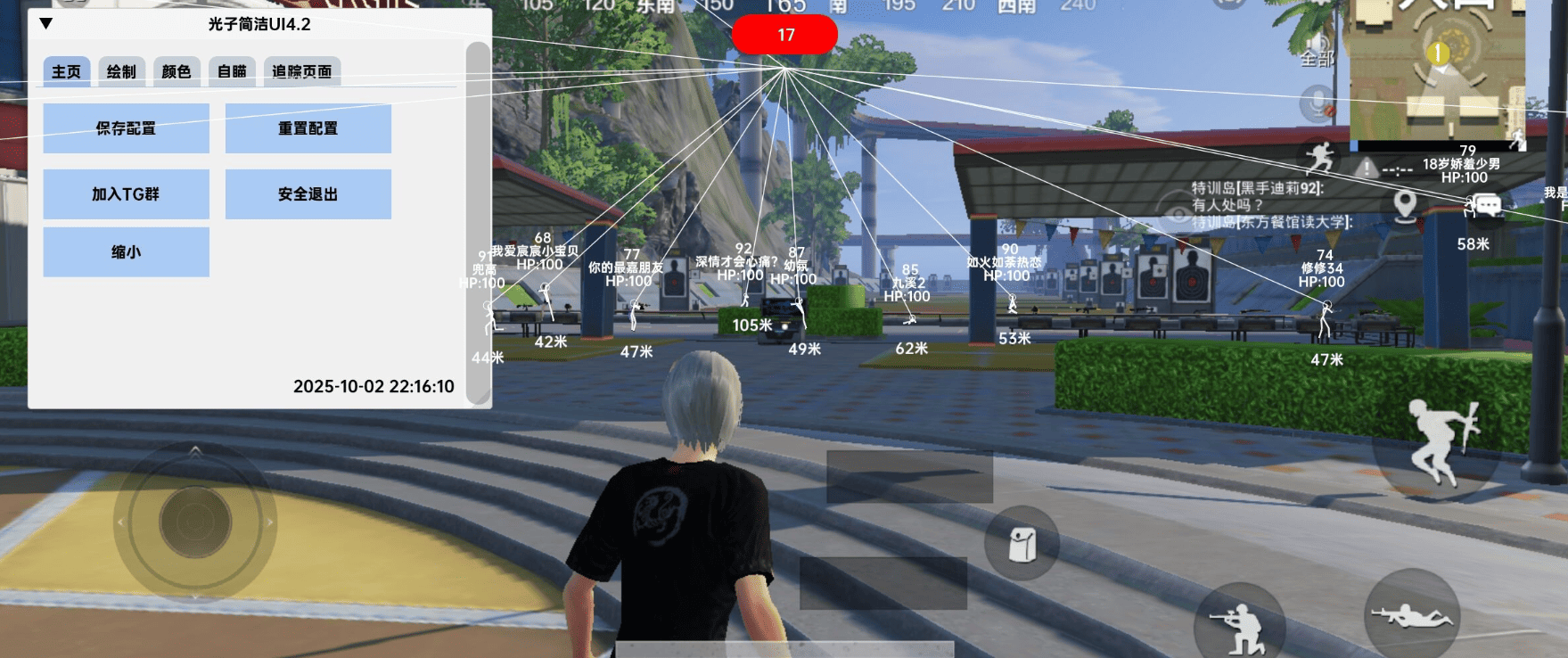Open the minimap
This screenshot has height=658, width=1568.
point(1437,71)
